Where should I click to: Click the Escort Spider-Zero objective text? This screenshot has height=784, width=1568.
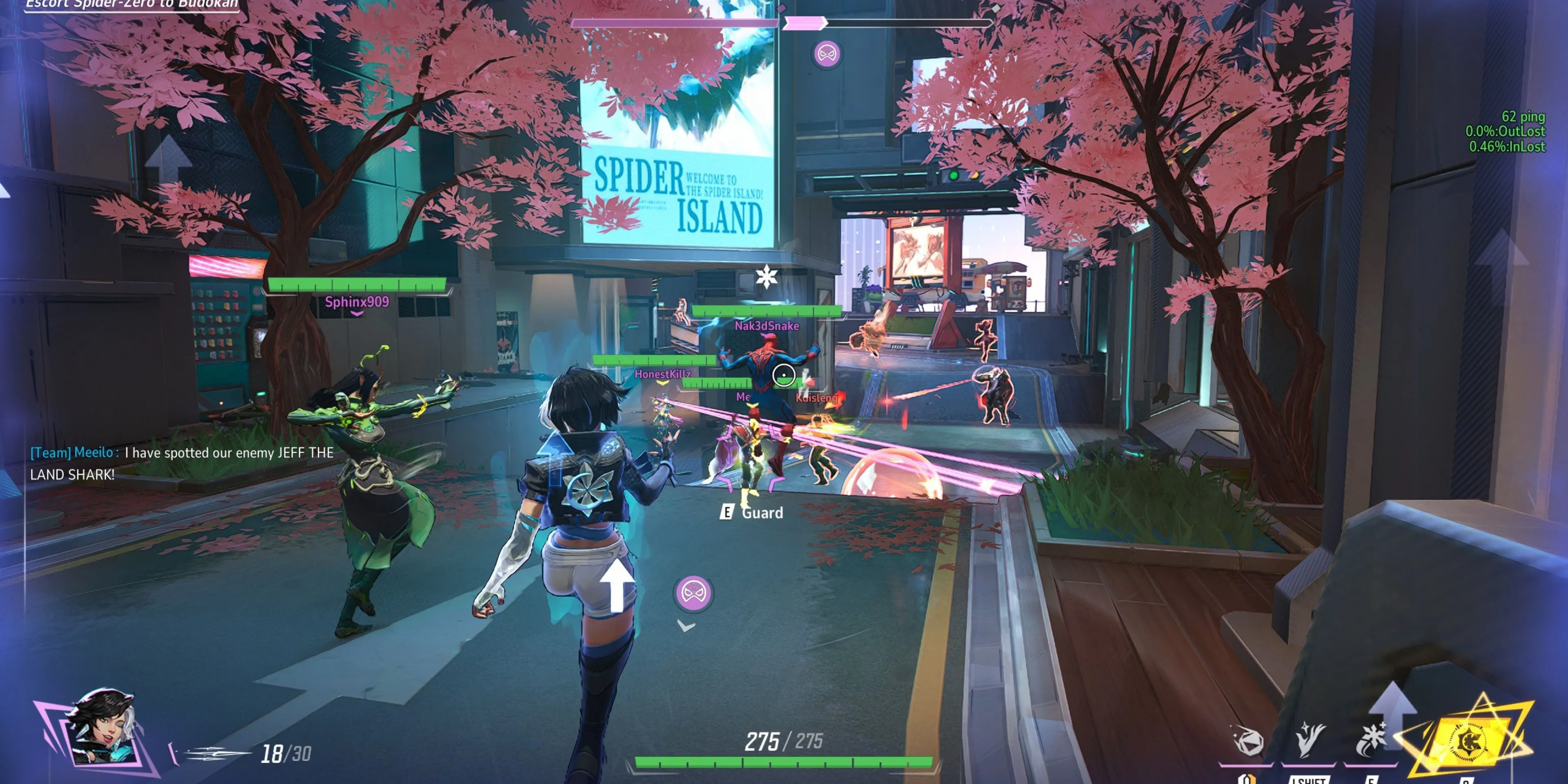tap(131, 5)
